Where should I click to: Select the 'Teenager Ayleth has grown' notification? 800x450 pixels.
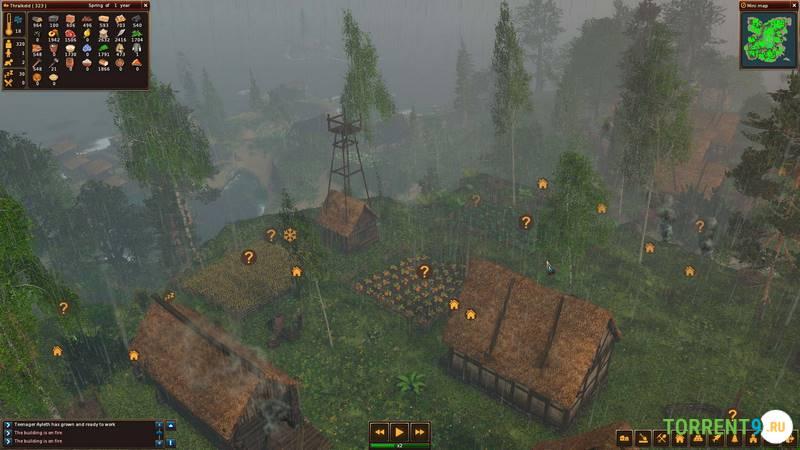pyautogui.click(x=78, y=424)
